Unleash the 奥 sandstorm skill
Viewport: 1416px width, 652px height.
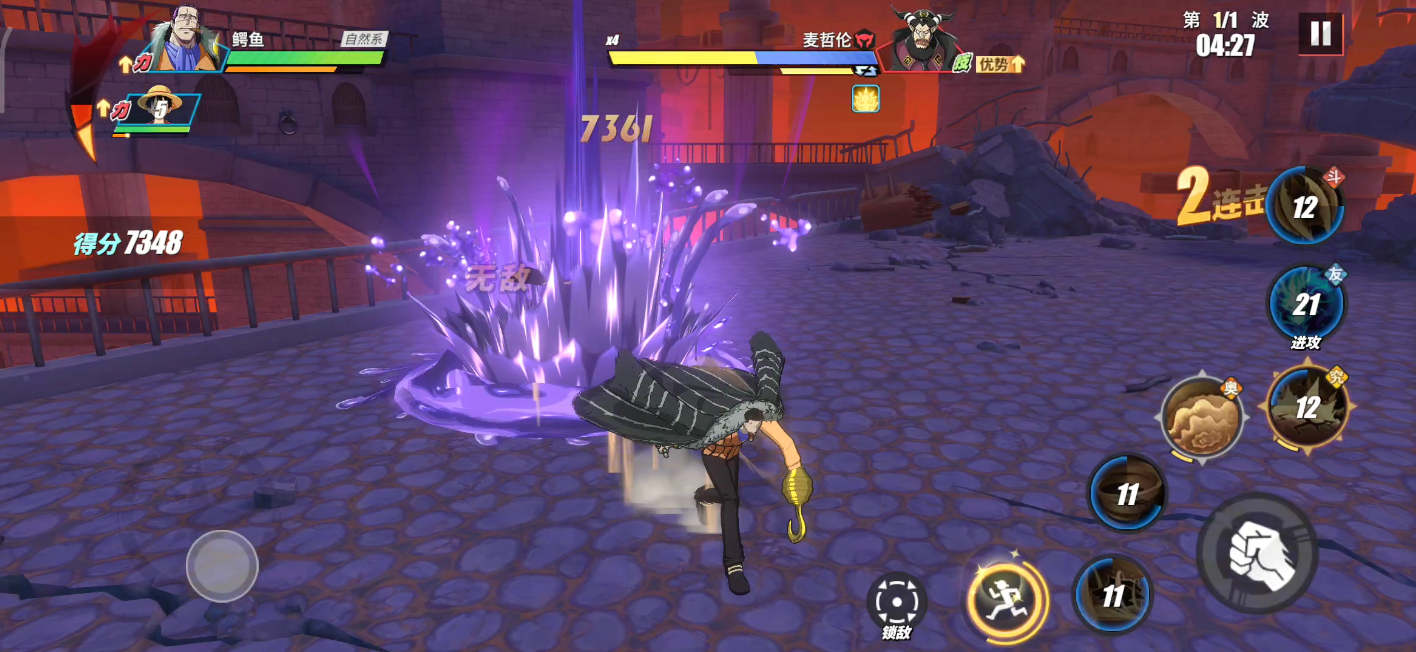[1201, 417]
